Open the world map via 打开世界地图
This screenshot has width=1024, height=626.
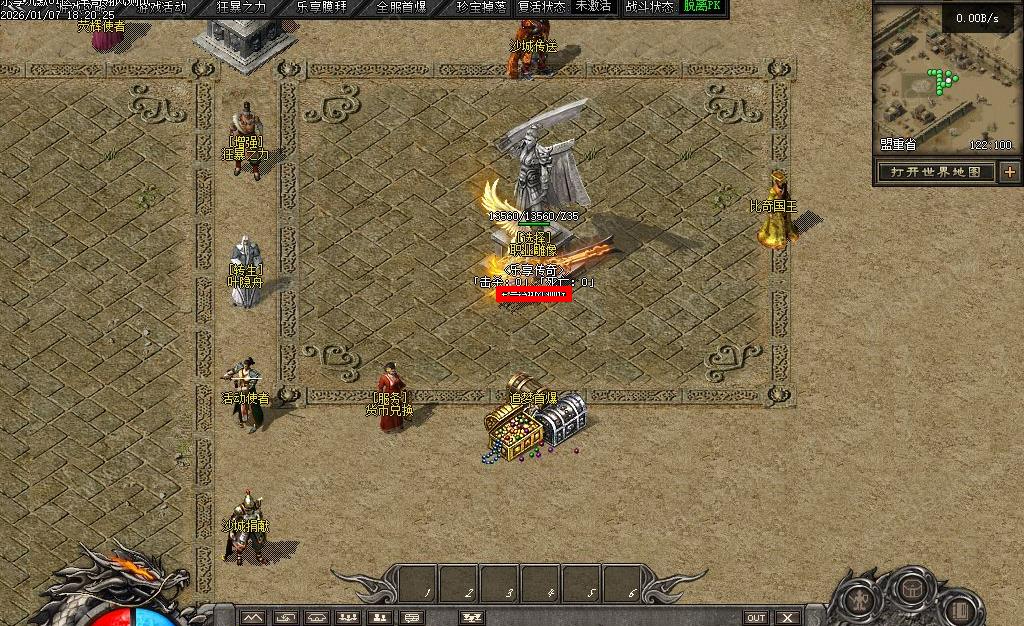pyautogui.click(x=937, y=172)
